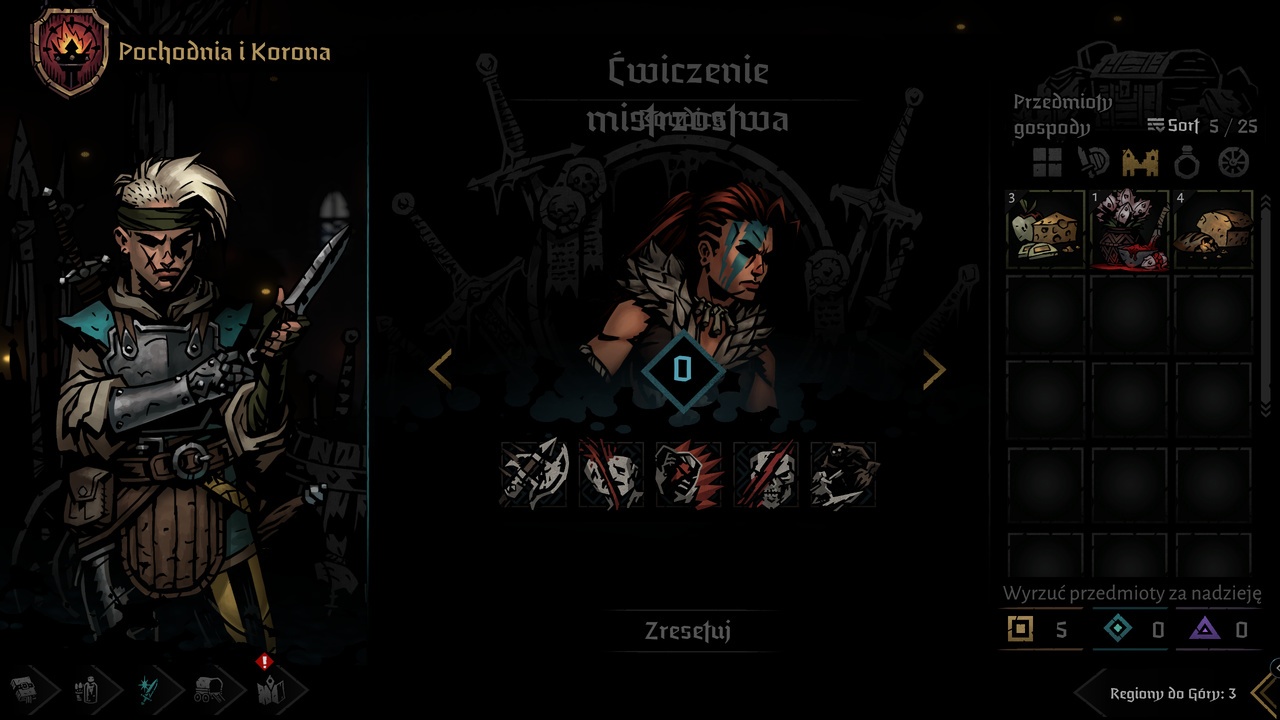Viewport: 1280px width, 720px height.
Task: Select the provisions character icon in bottom bar
Action: (86, 688)
